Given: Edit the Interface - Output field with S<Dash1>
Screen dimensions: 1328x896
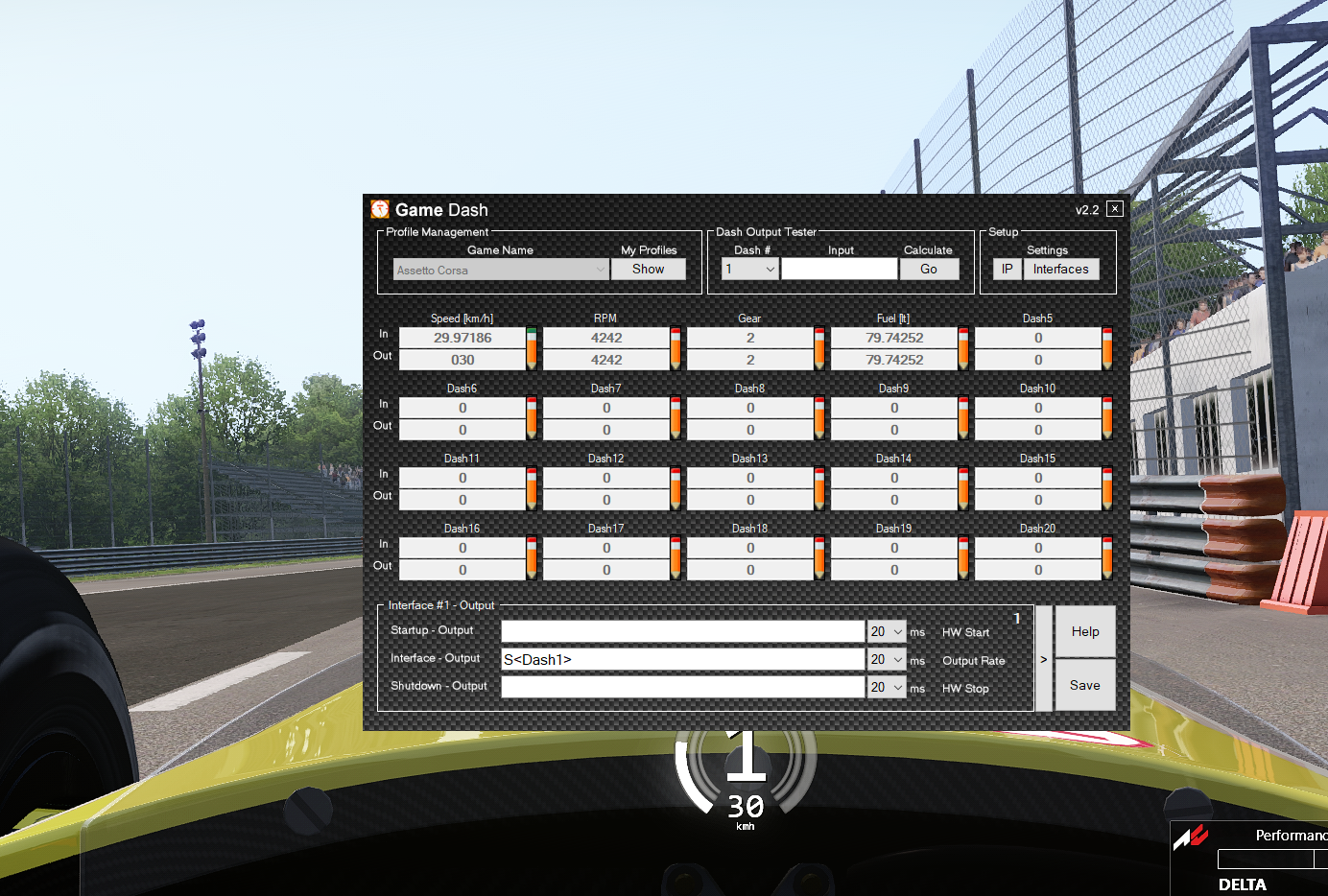Looking at the screenshot, I should tap(682, 659).
